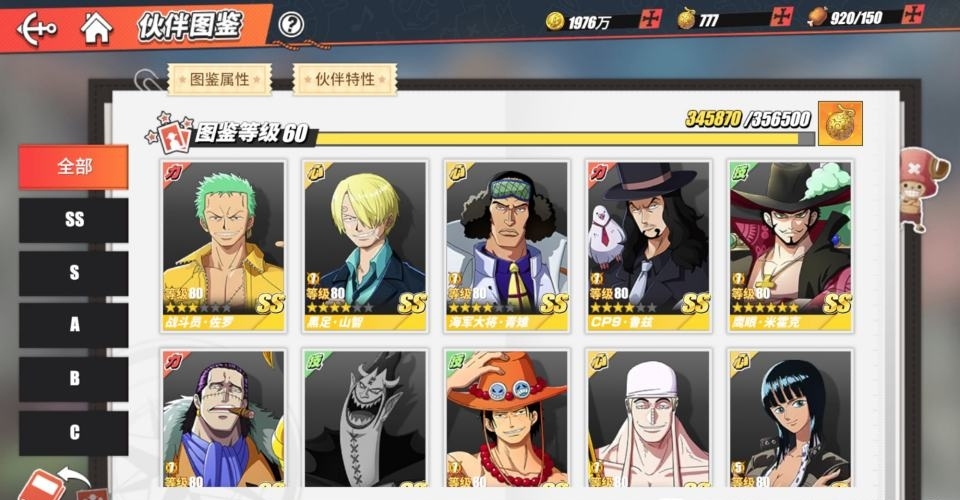Select the 全部 filter tab
Viewport: 960px width, 500px height.
74,167
